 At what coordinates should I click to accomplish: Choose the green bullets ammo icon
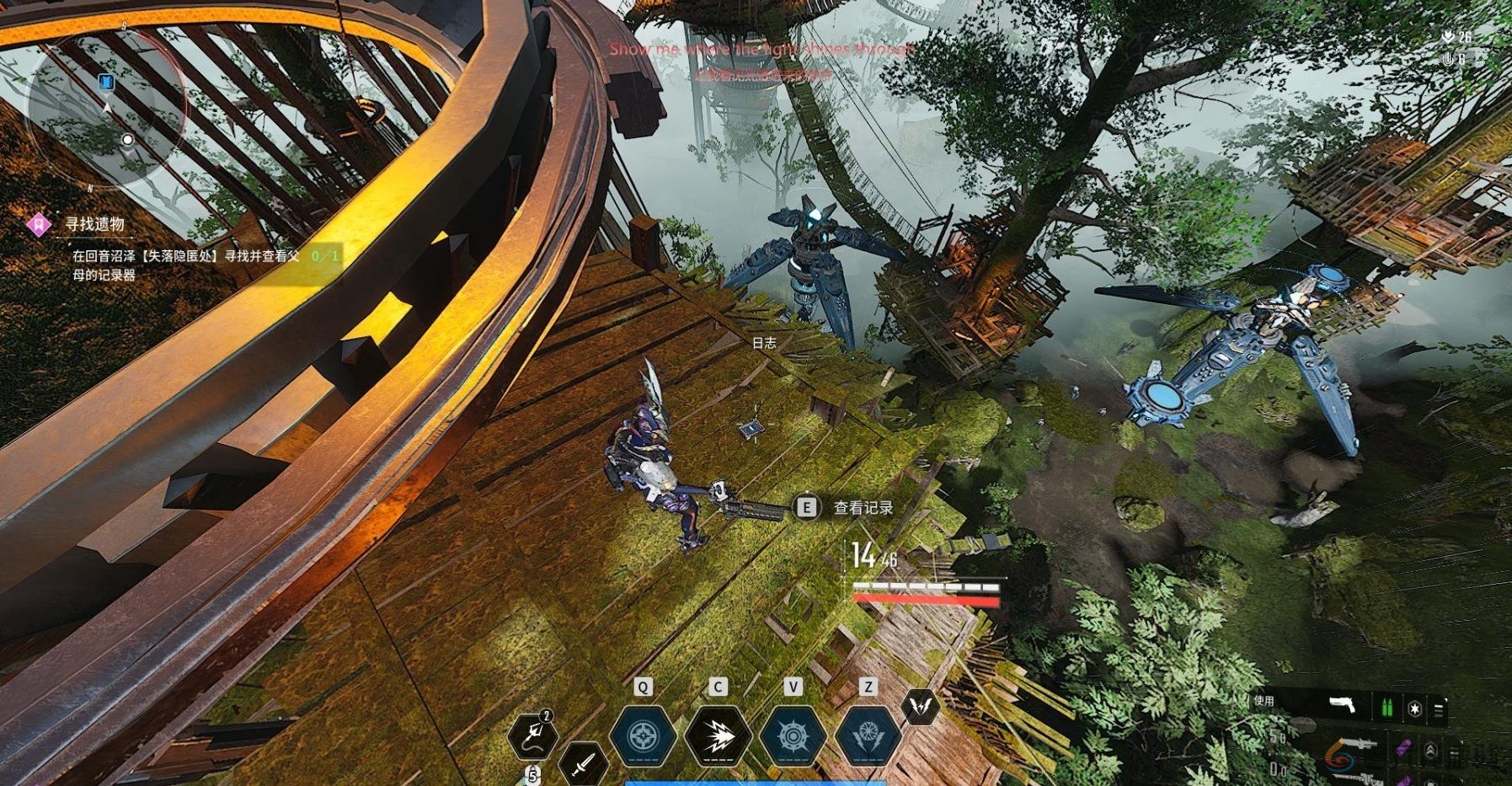coord(1387,707)
